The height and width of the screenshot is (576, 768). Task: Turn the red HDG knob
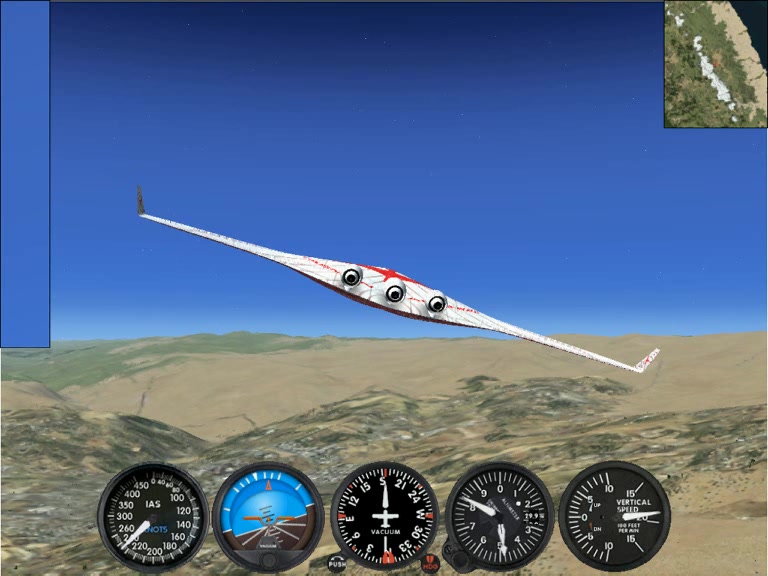430,564
